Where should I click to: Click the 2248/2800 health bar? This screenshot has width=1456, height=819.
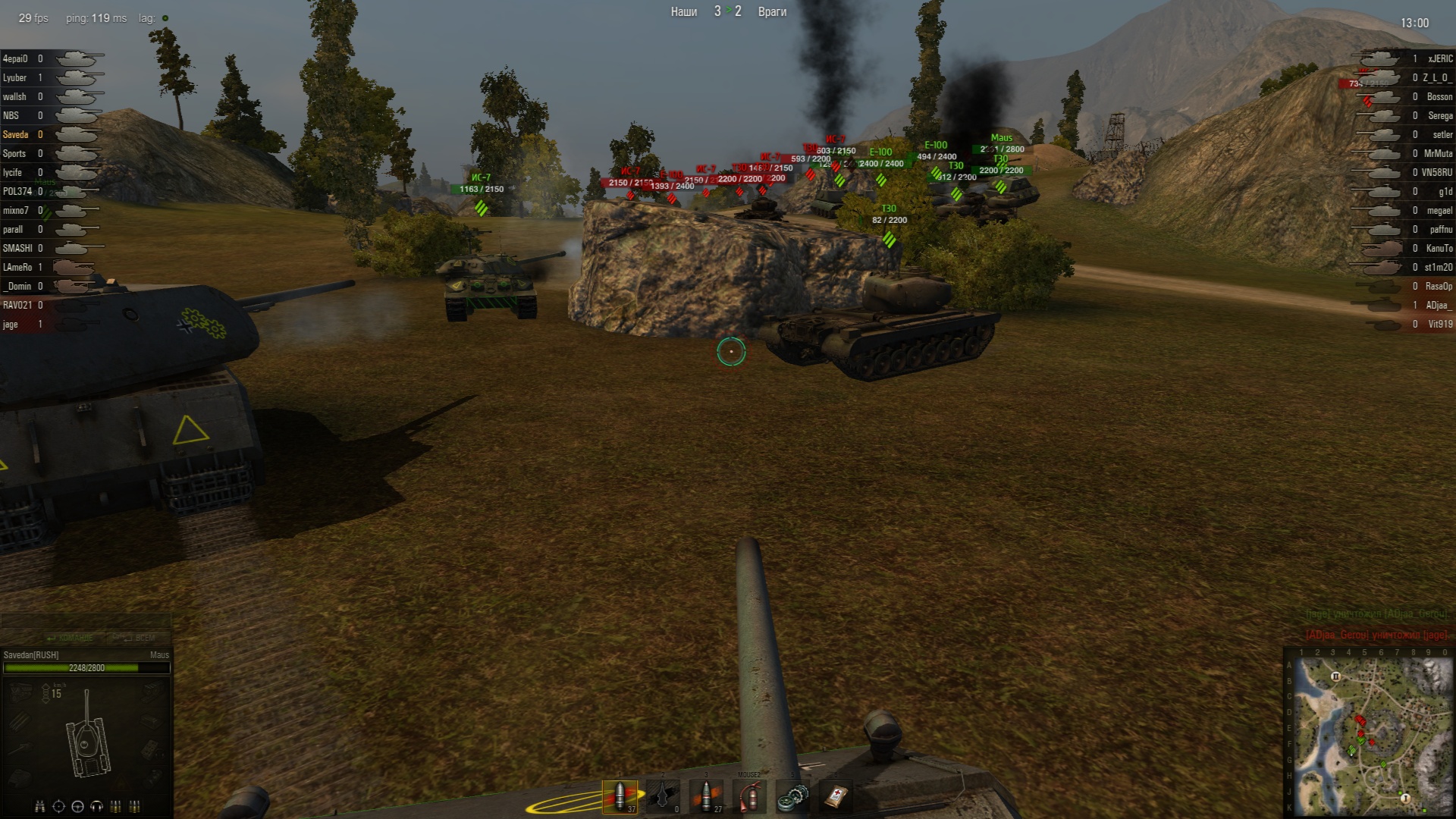pyautogui.click(x=86, y=668)
